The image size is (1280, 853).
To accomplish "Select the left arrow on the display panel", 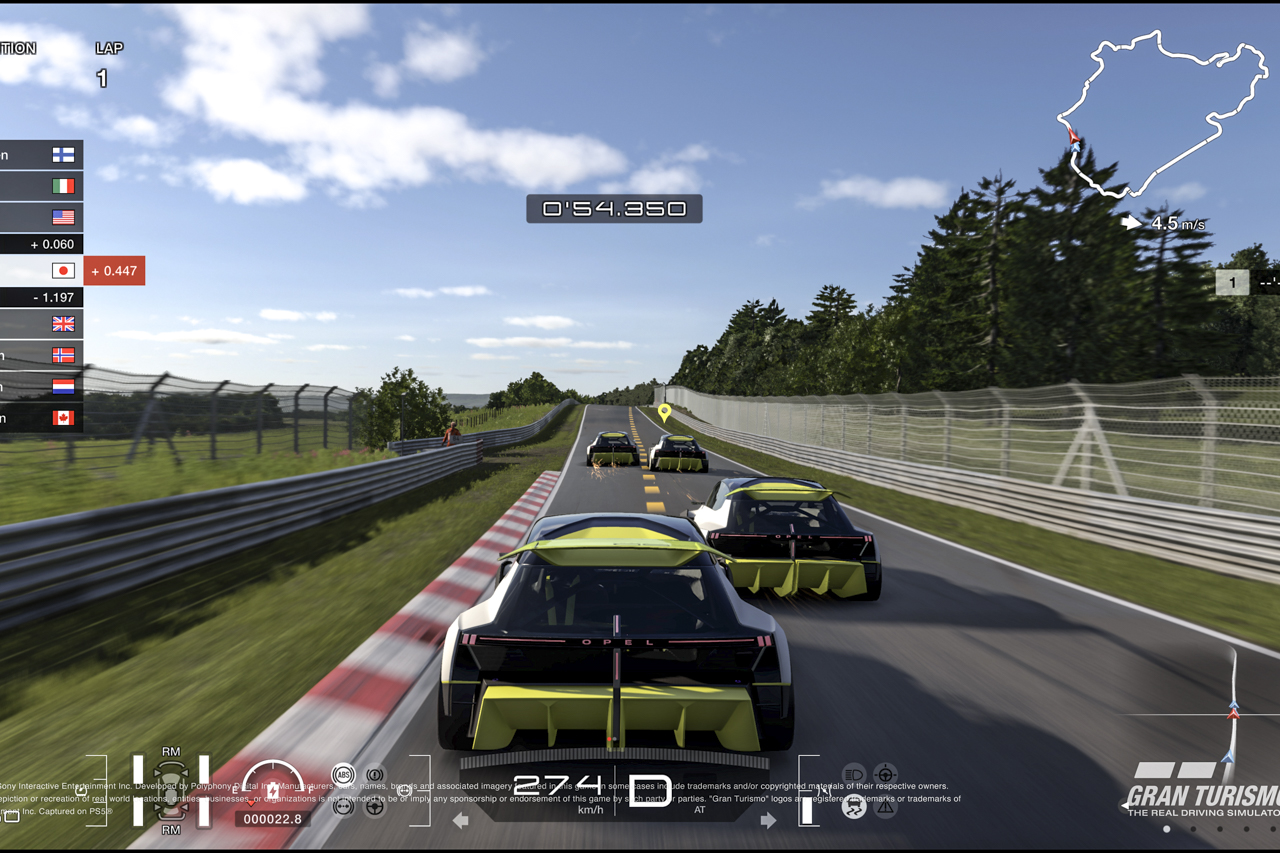I will click(461, 821).
